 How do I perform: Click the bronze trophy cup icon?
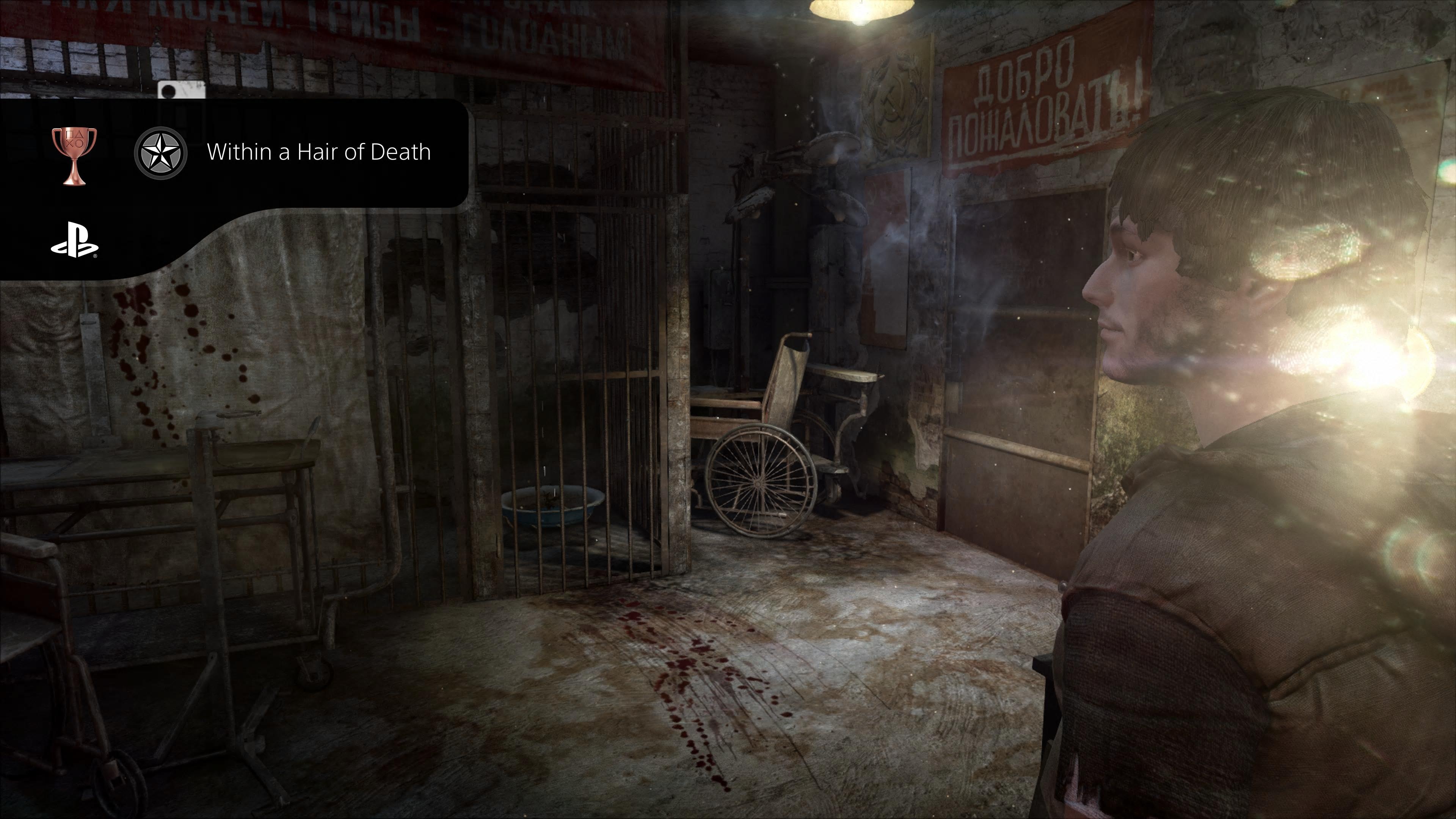coord(74,155)
